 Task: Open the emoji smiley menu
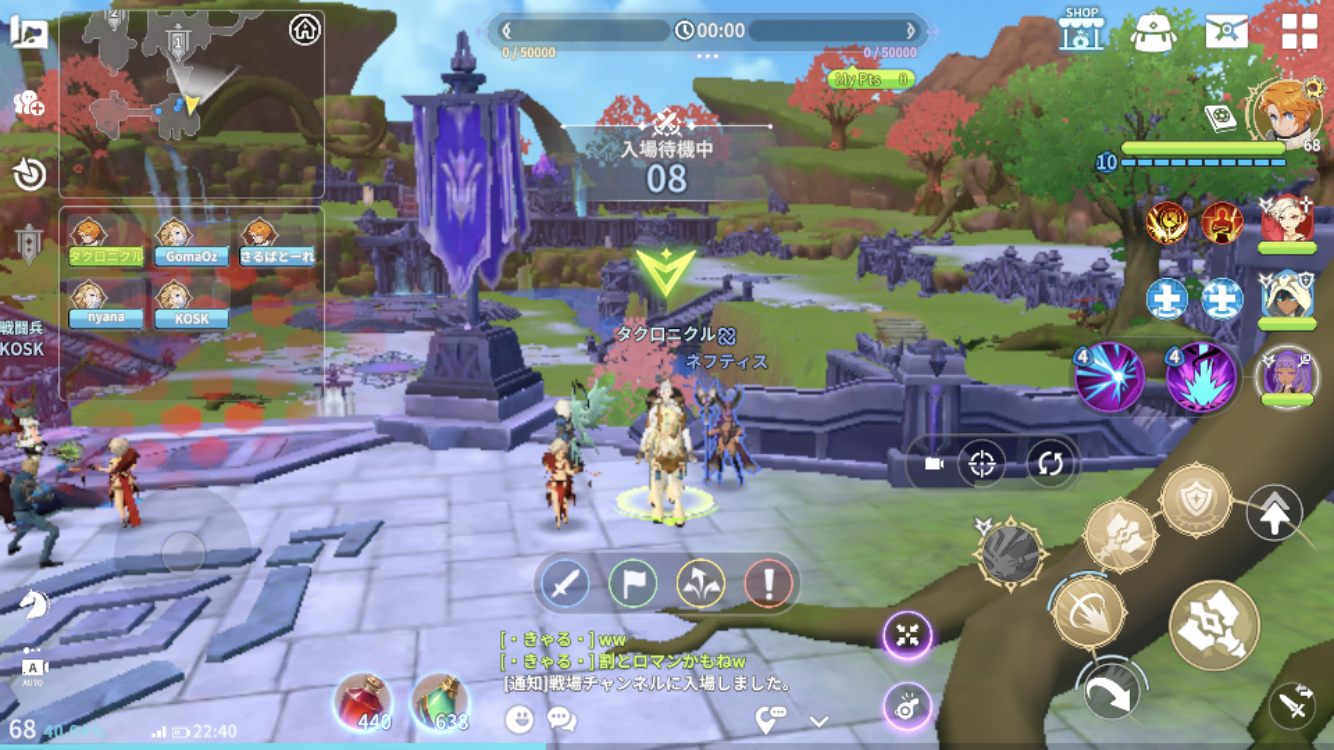click(x=519, y=718)
